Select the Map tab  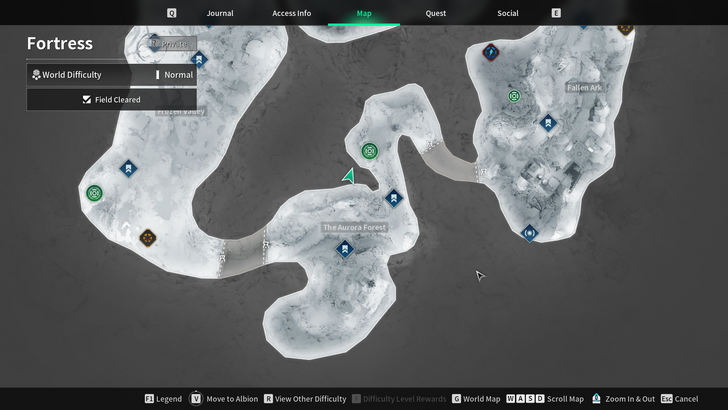[363, 13]
